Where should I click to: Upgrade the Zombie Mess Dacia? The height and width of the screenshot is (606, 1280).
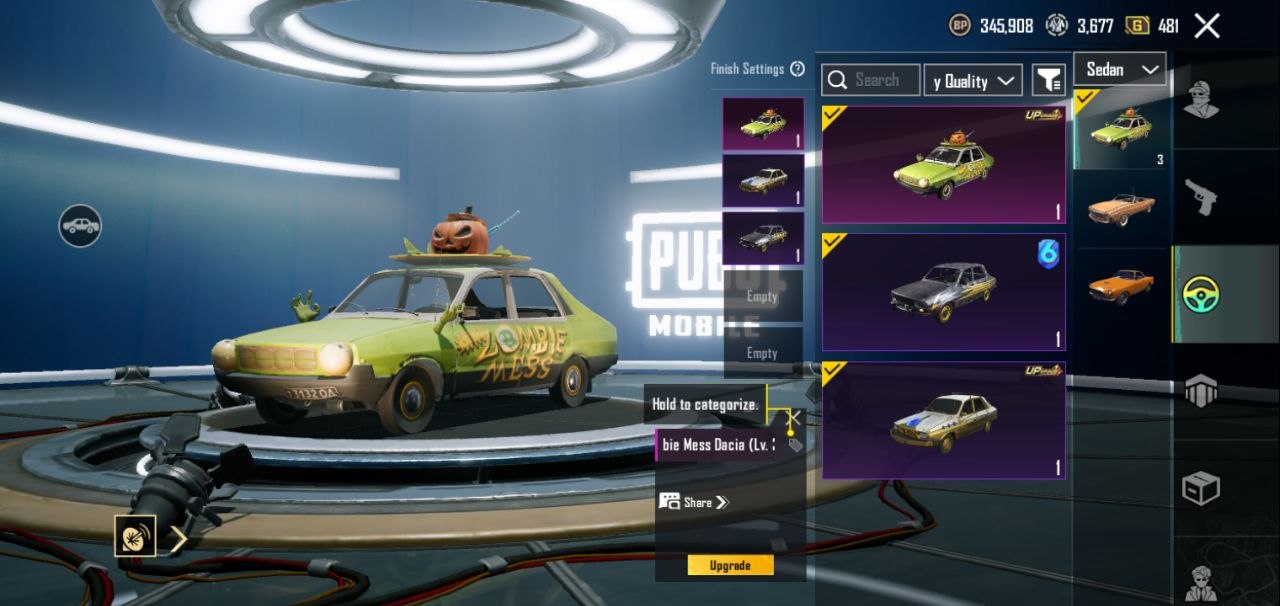730,565
